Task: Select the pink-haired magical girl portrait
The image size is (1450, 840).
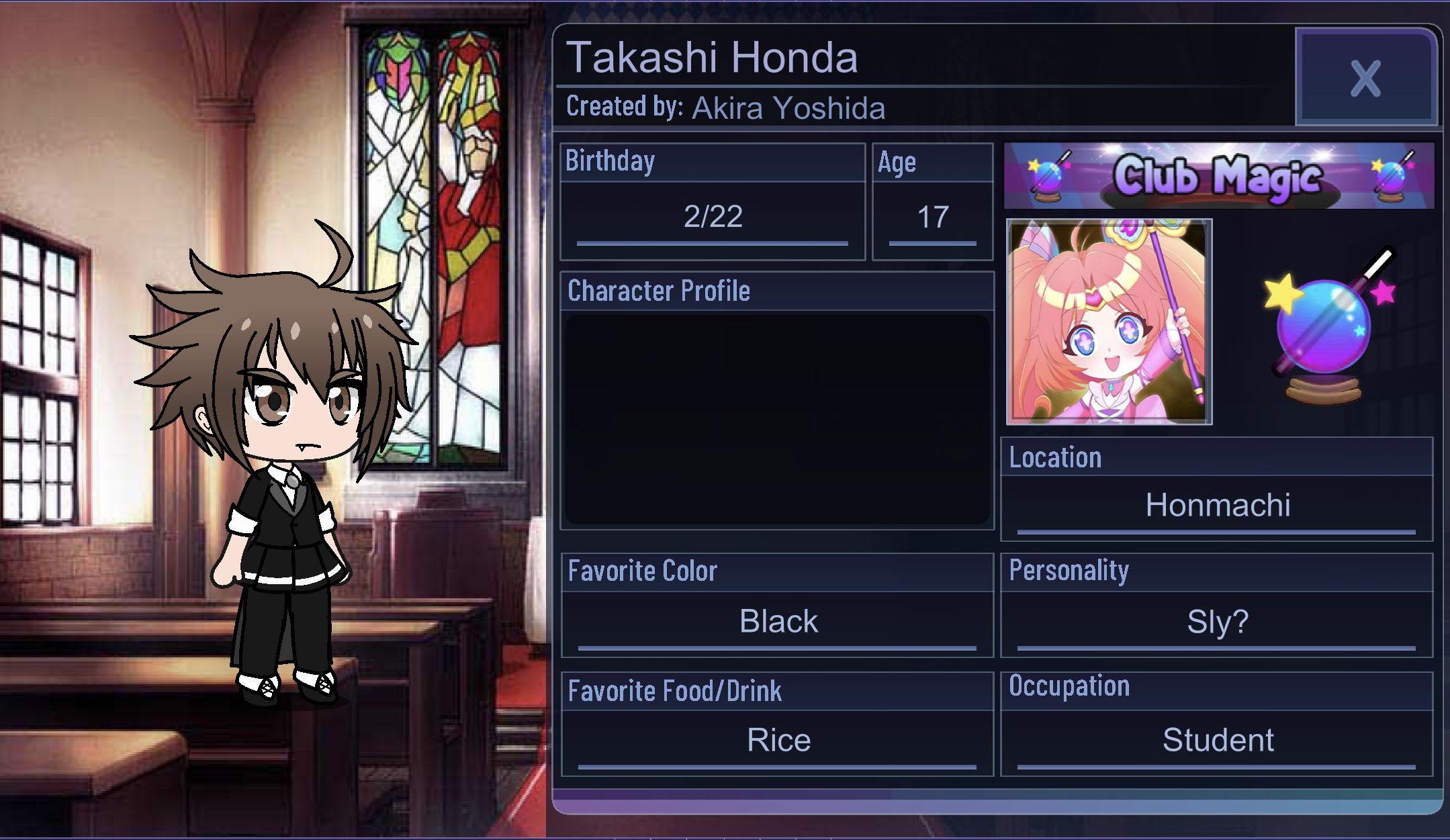Action: [1109, 322]
